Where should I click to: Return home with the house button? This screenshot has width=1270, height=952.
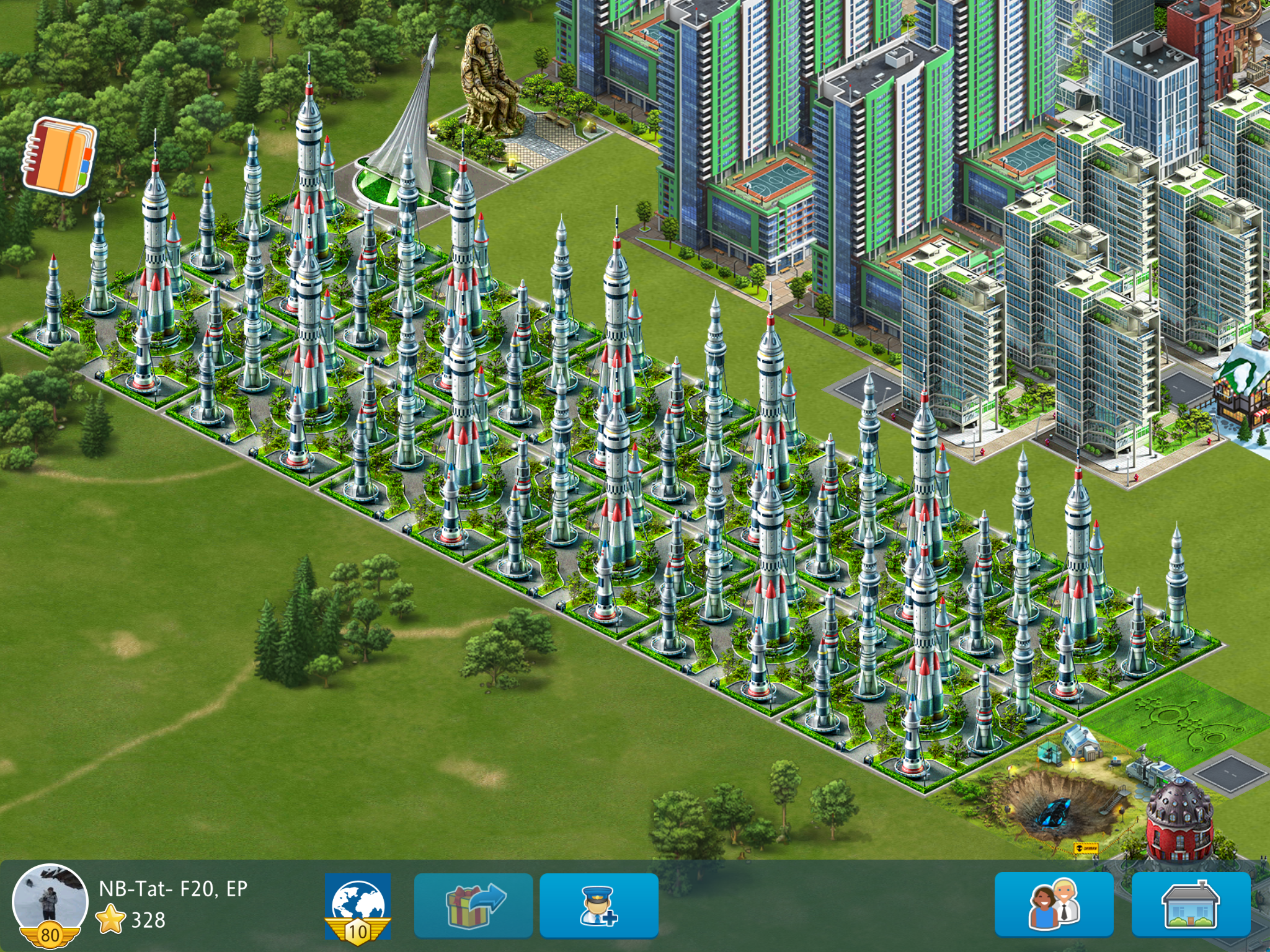1190,905
